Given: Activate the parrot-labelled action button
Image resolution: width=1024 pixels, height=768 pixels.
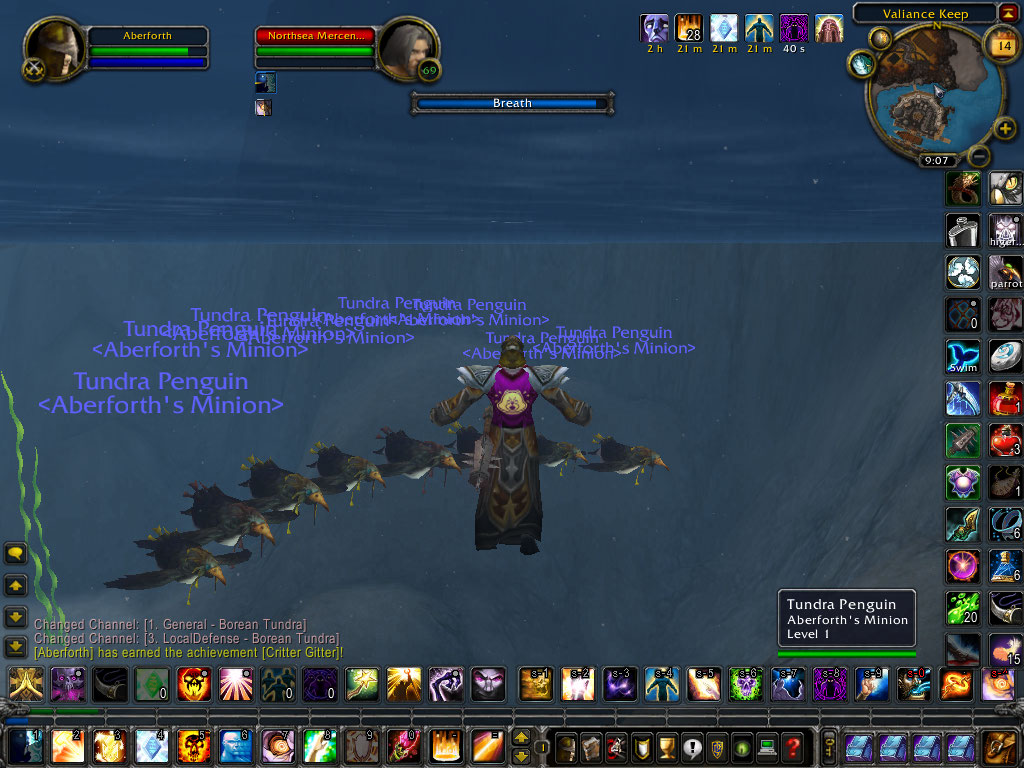Looking at the screenshot, I should (1005, 272).
